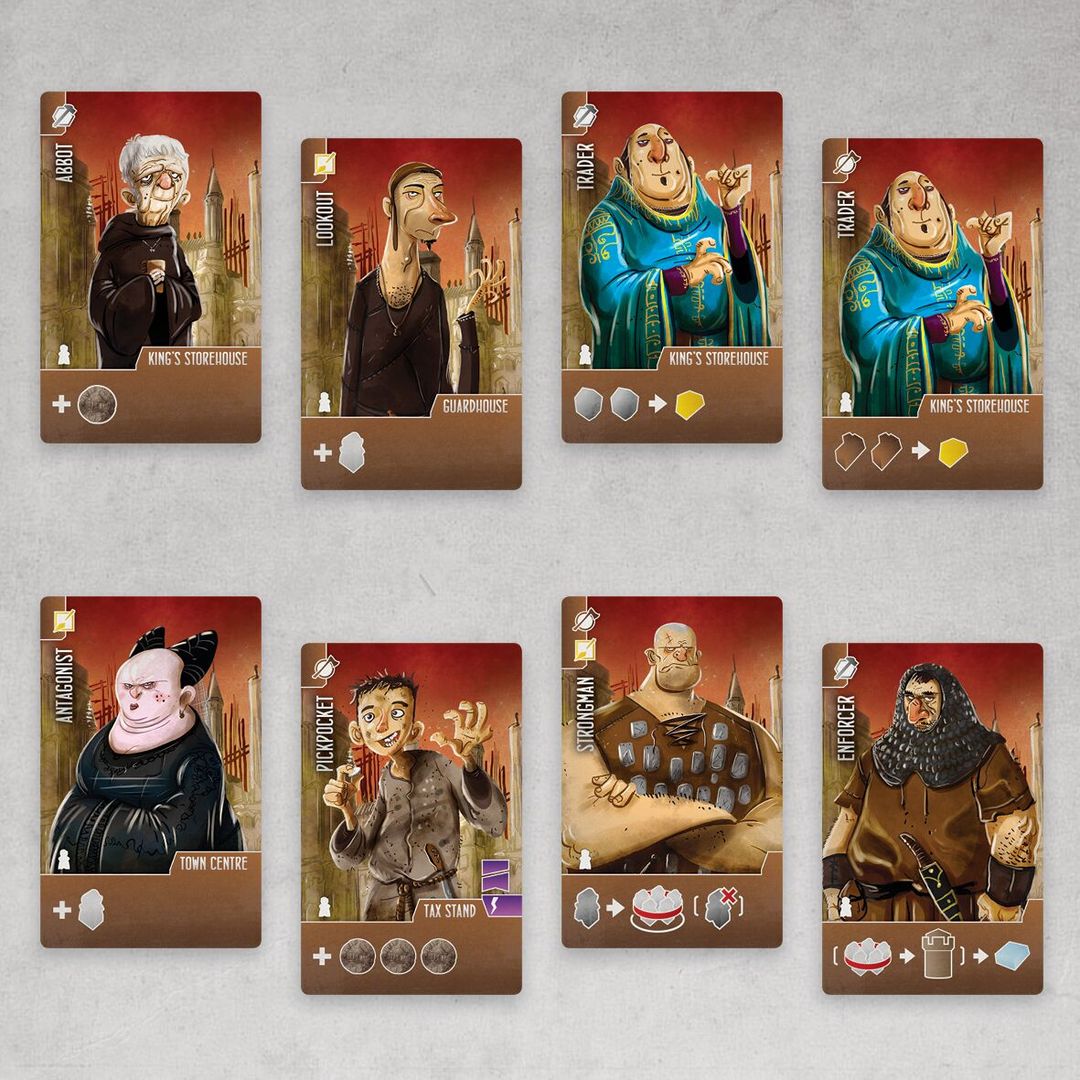
Task: Choose the Trader card with brown clay icons
Action: [x=932, y=313]
